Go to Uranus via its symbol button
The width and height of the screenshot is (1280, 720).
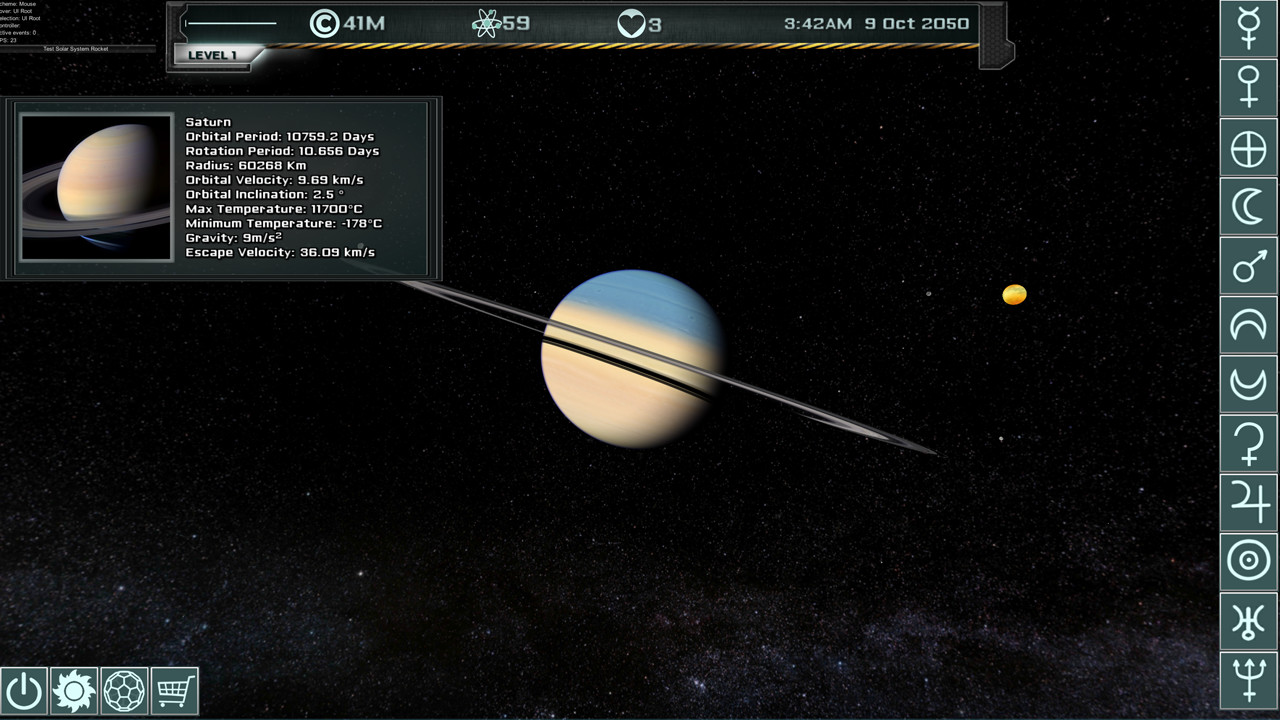1249,621
